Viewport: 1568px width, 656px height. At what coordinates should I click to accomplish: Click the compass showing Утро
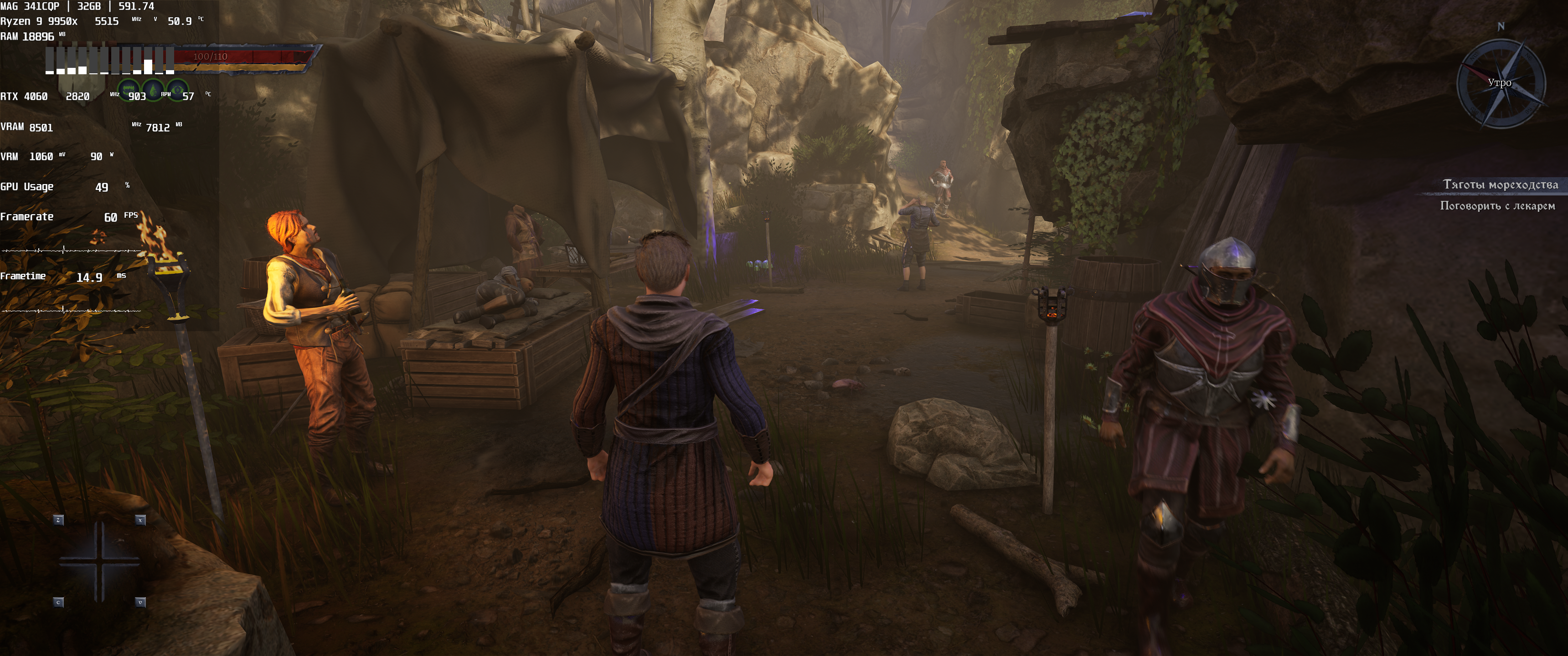(1501, 83)
